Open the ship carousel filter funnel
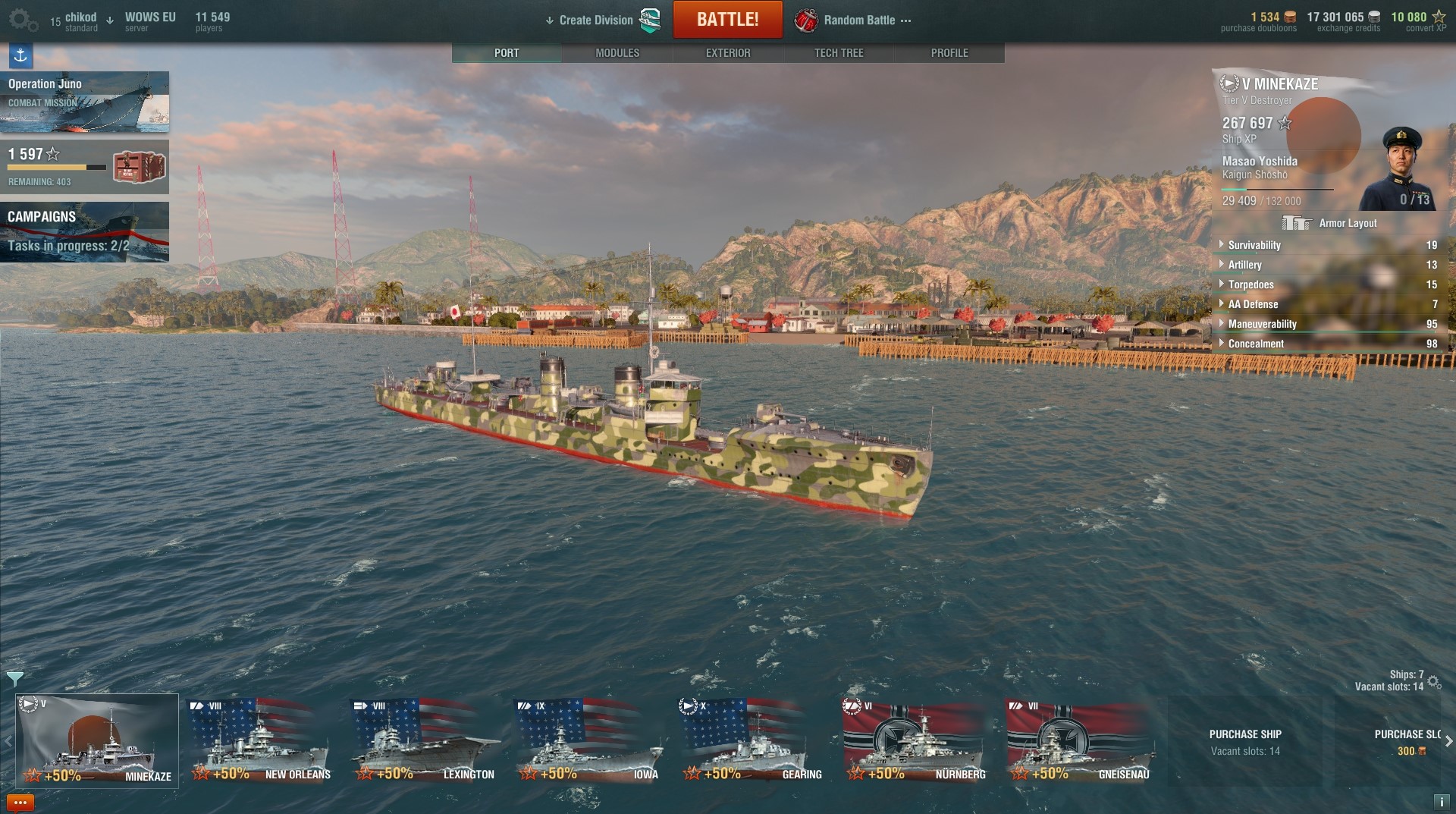The width and height of the screenshot is (1456, 814). (x=14, y=677)
